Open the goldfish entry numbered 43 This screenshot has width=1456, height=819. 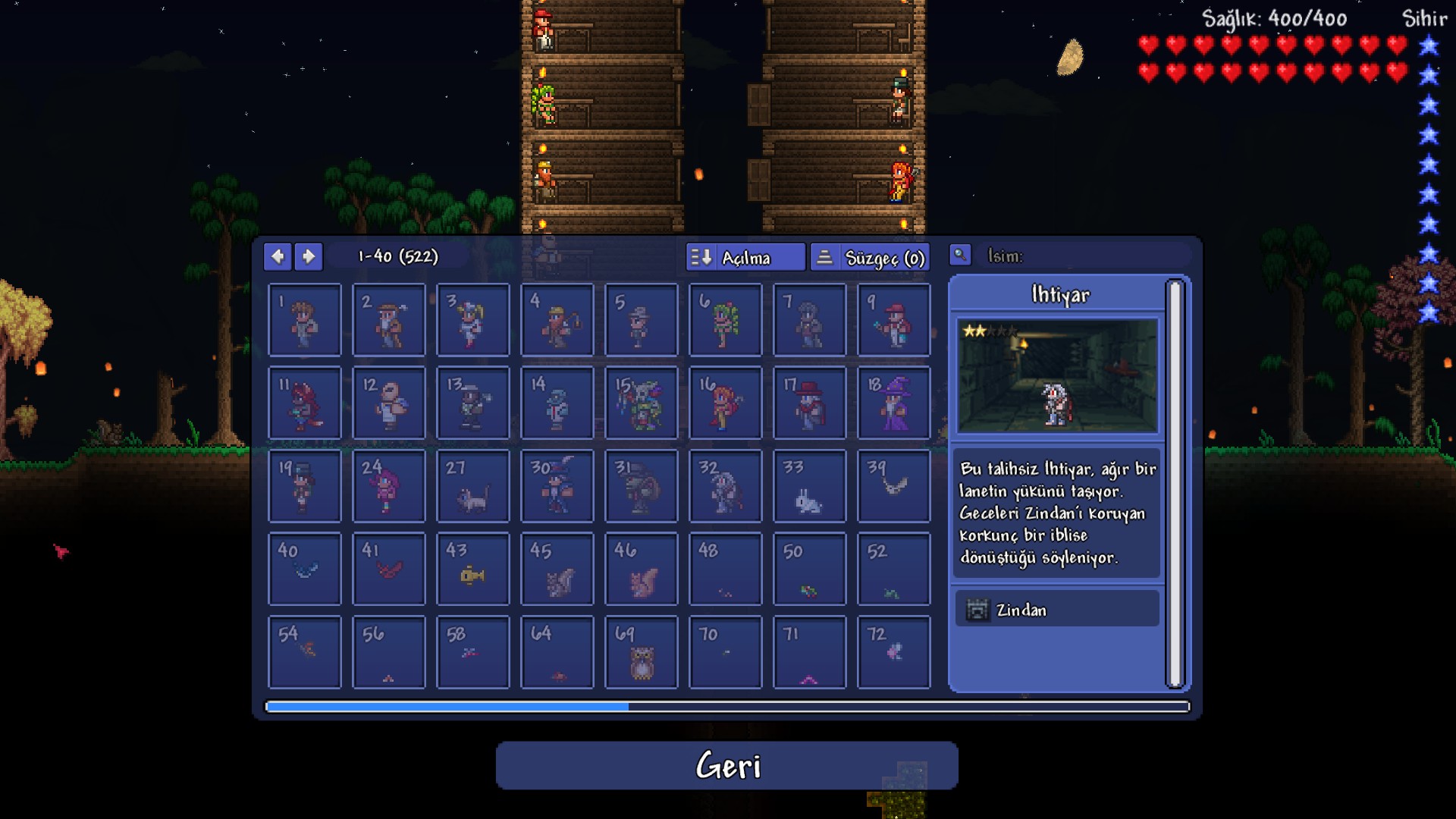click(473, 570)
